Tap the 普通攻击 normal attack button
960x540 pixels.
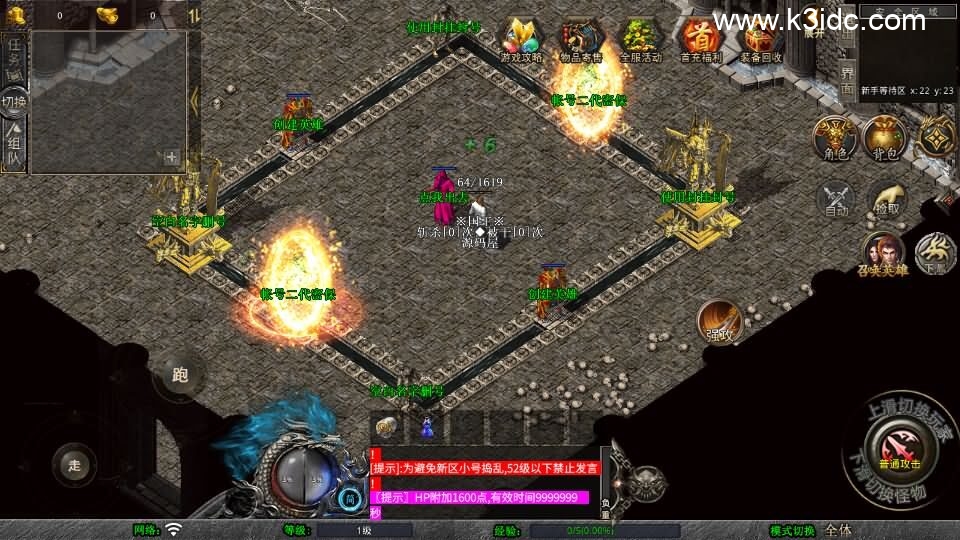pos(898,443)
